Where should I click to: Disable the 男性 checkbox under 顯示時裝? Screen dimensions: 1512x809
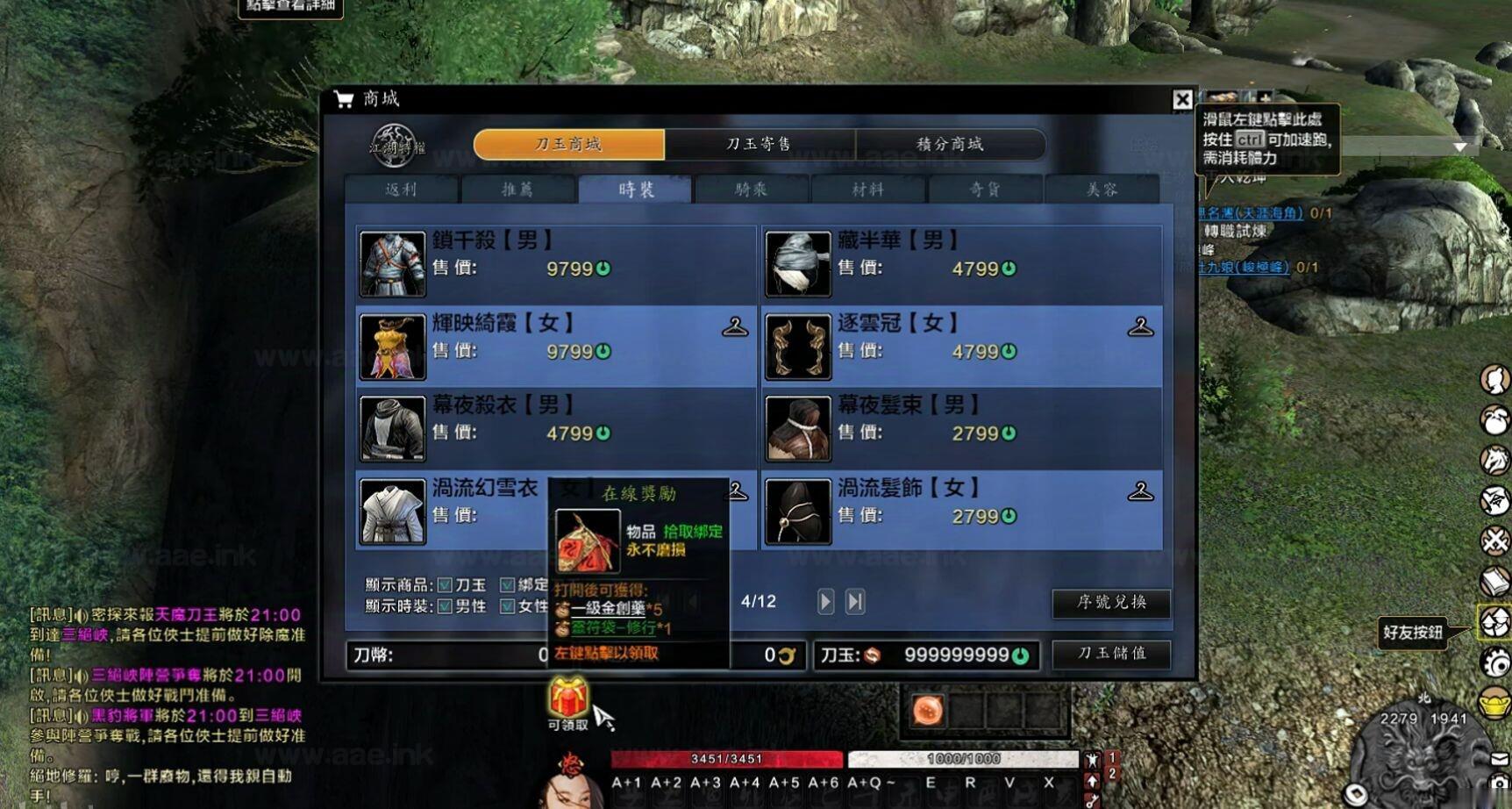point(444,606)
